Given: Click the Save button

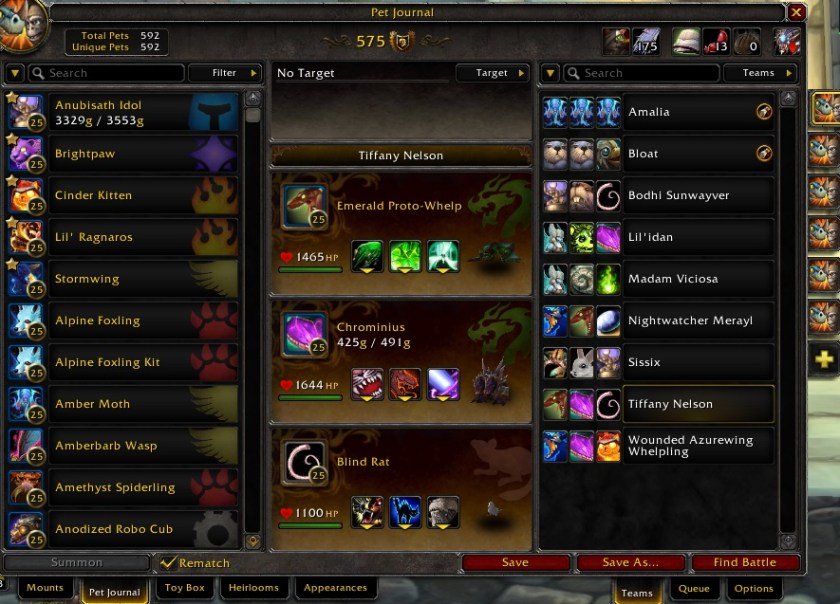Looking at the screenshot, I should pyautogui.click(x=515, y=563).
